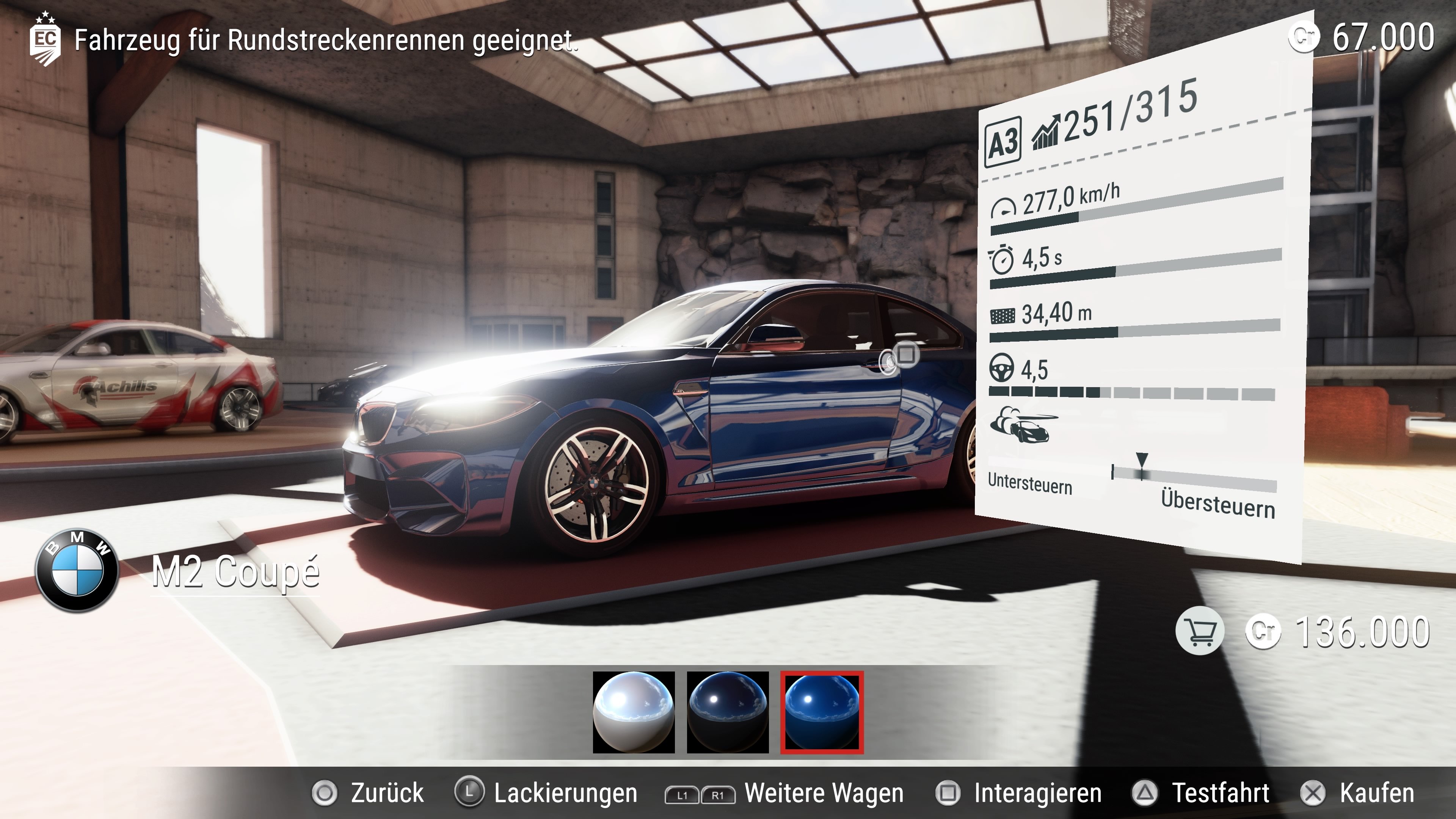The width and height of the screenshot is (1456, 819).
Task: Go back with Zurück
Action: point(369,793)
